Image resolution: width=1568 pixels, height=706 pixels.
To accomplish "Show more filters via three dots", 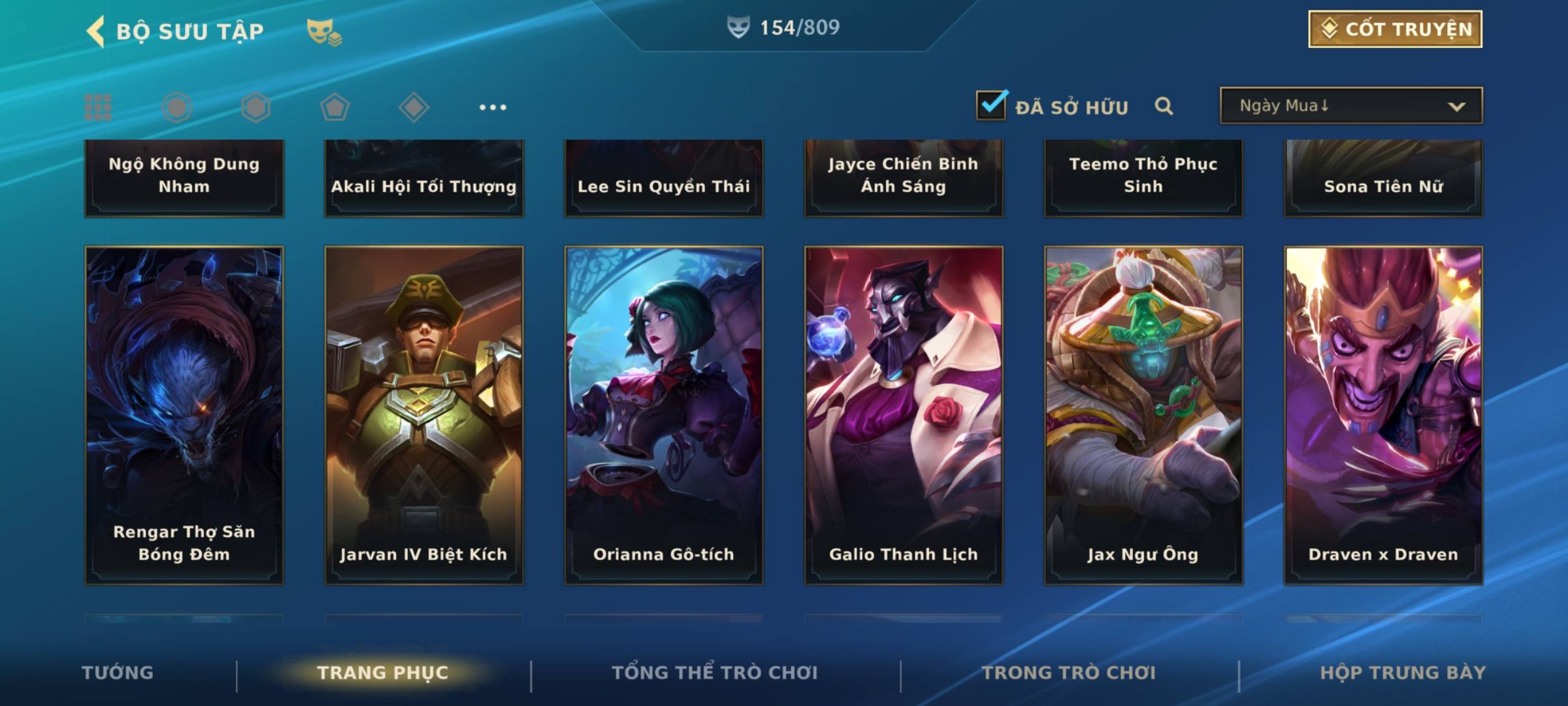I will (493, 107).
